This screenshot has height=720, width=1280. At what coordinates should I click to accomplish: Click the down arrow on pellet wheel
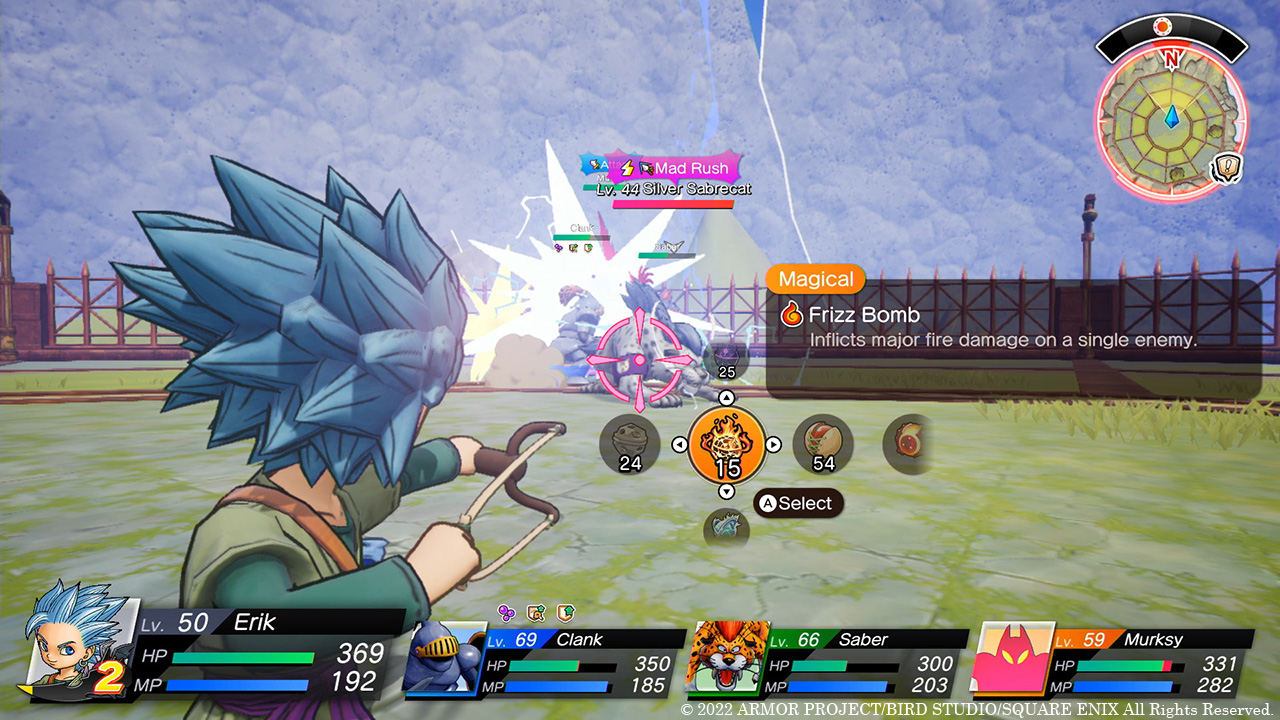727,491
